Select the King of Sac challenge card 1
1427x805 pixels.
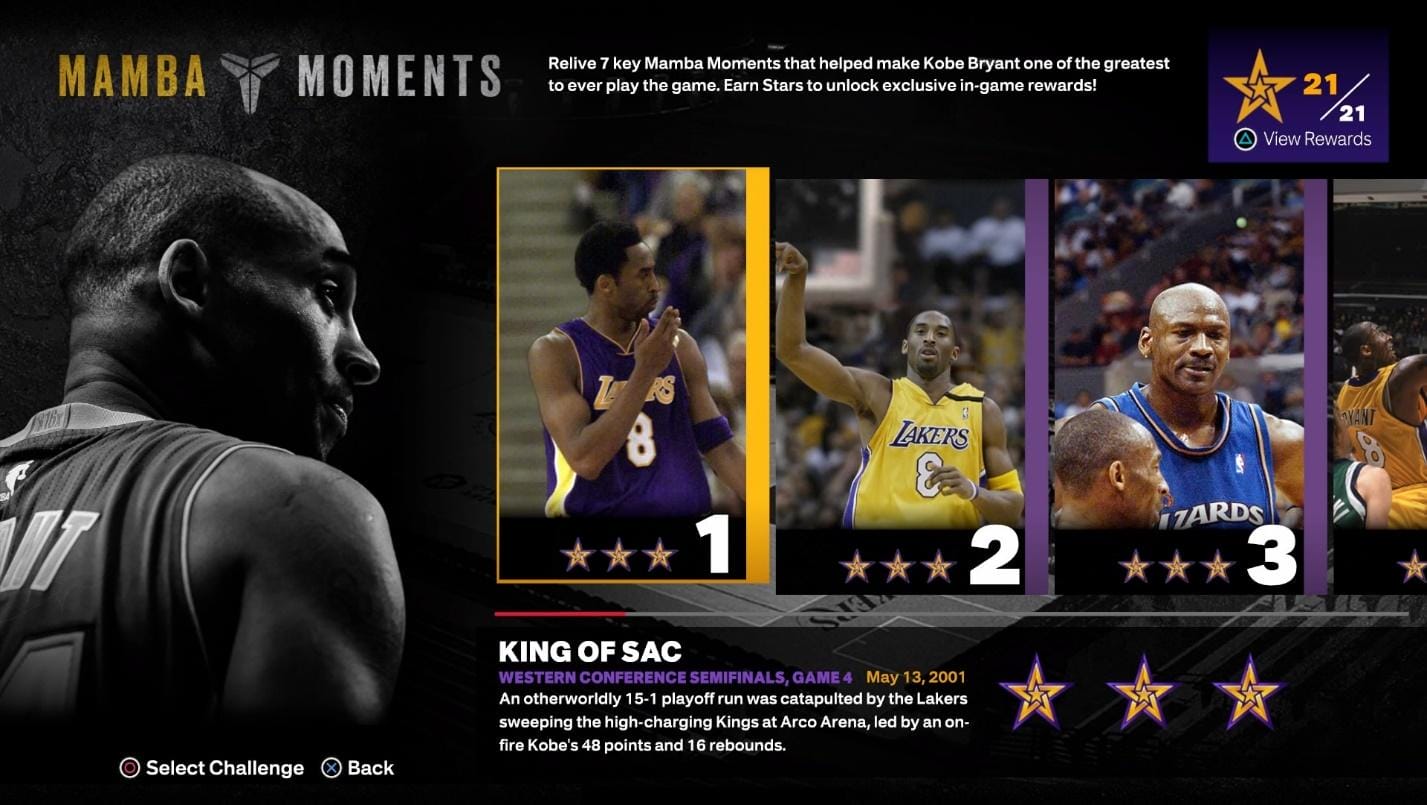tap(632, 375)
